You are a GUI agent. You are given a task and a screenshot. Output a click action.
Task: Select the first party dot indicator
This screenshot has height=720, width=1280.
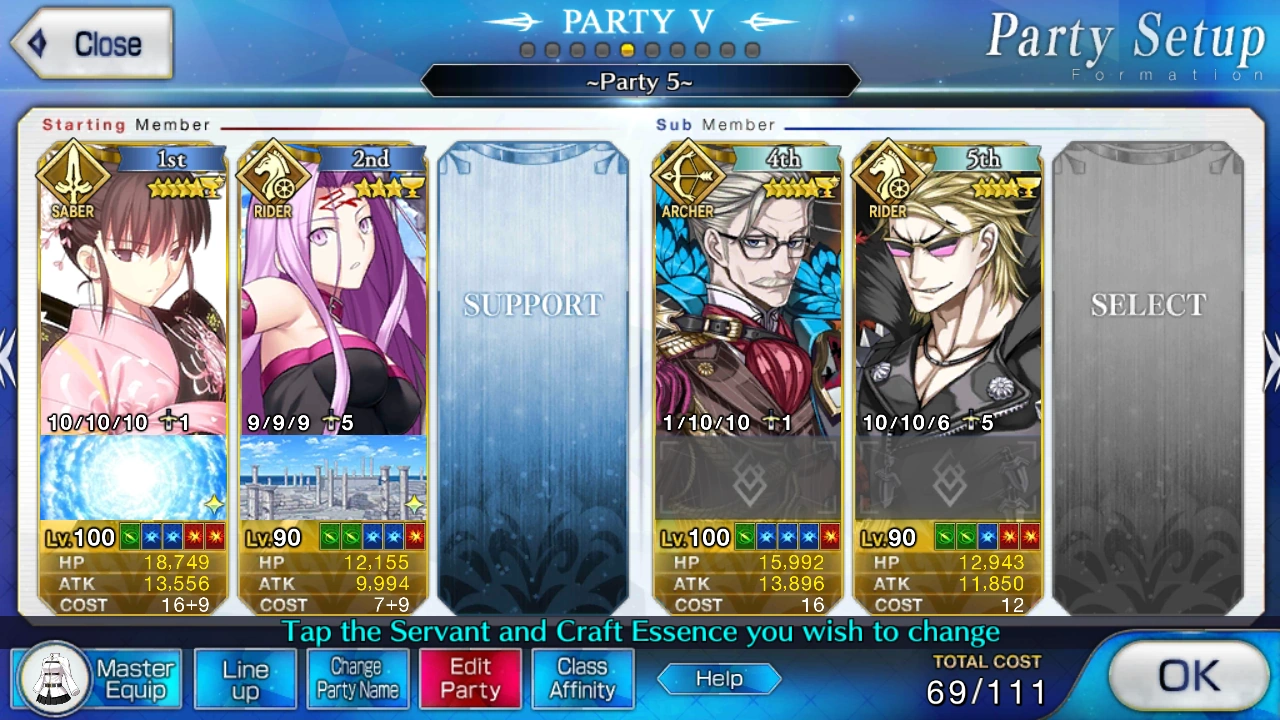click(528, 48)
